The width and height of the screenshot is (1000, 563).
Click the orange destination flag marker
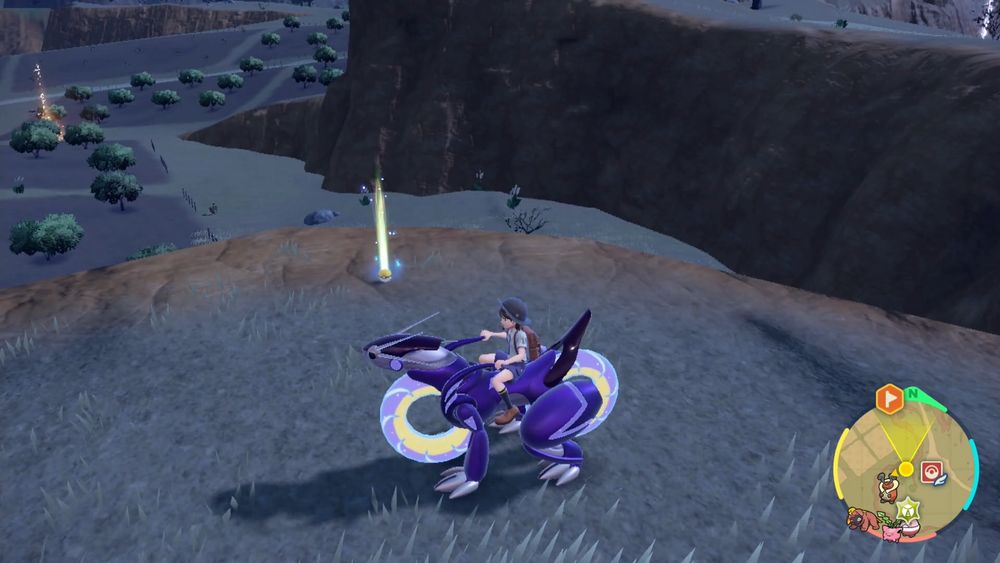[888, 399]
